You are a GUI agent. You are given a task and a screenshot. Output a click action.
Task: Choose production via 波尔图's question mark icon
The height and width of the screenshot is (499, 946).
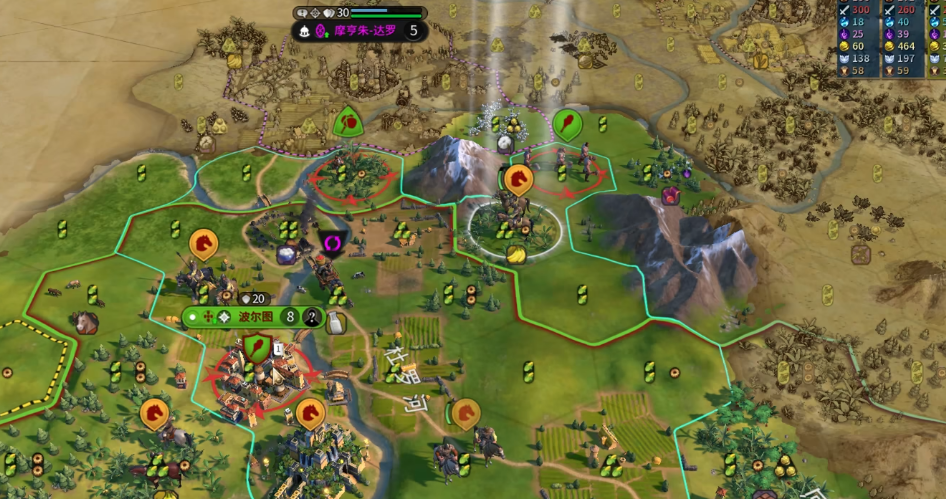pos(312,318)
